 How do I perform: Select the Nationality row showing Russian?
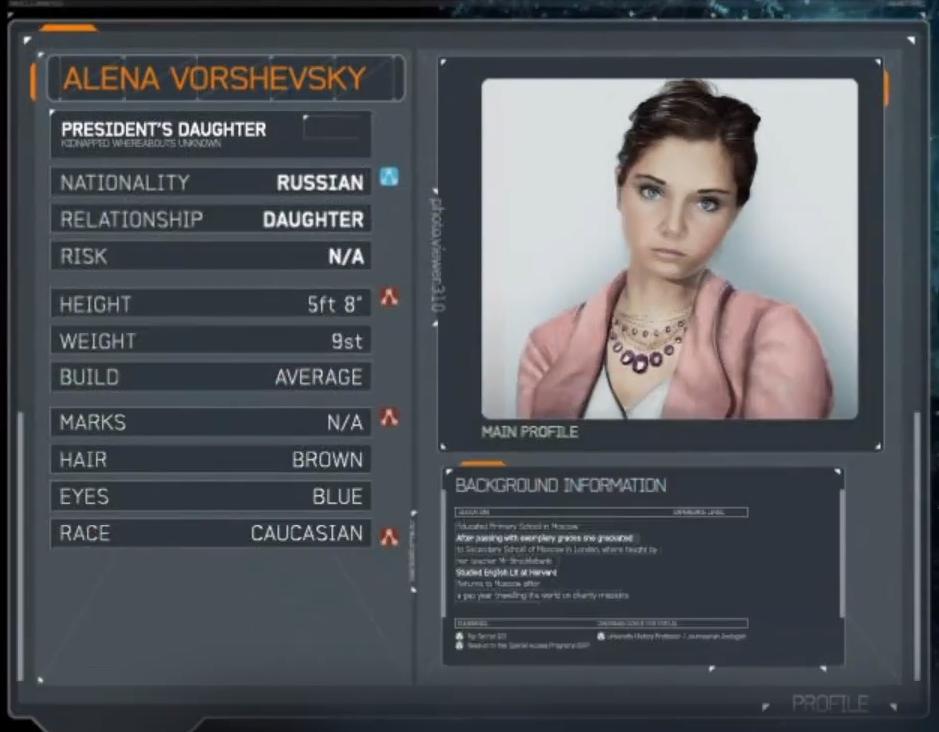[210, 183]
